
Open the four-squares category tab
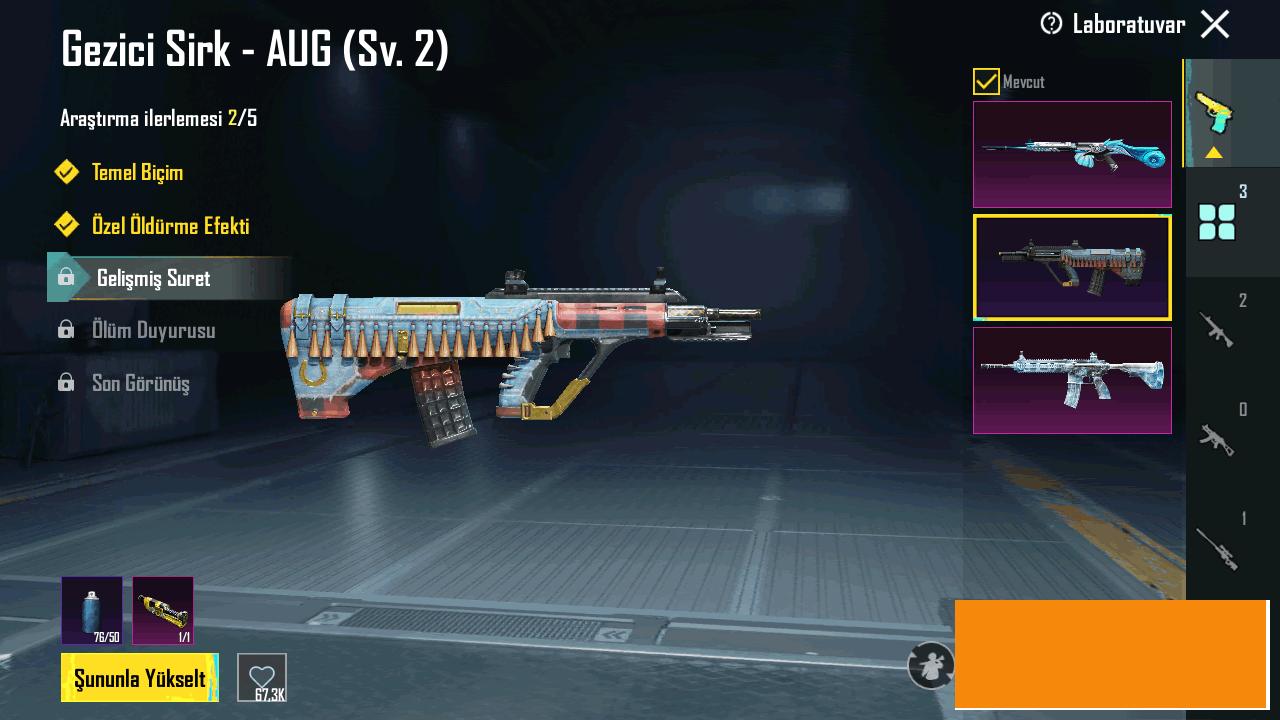pyautogui.click(x=1217, y=221)
